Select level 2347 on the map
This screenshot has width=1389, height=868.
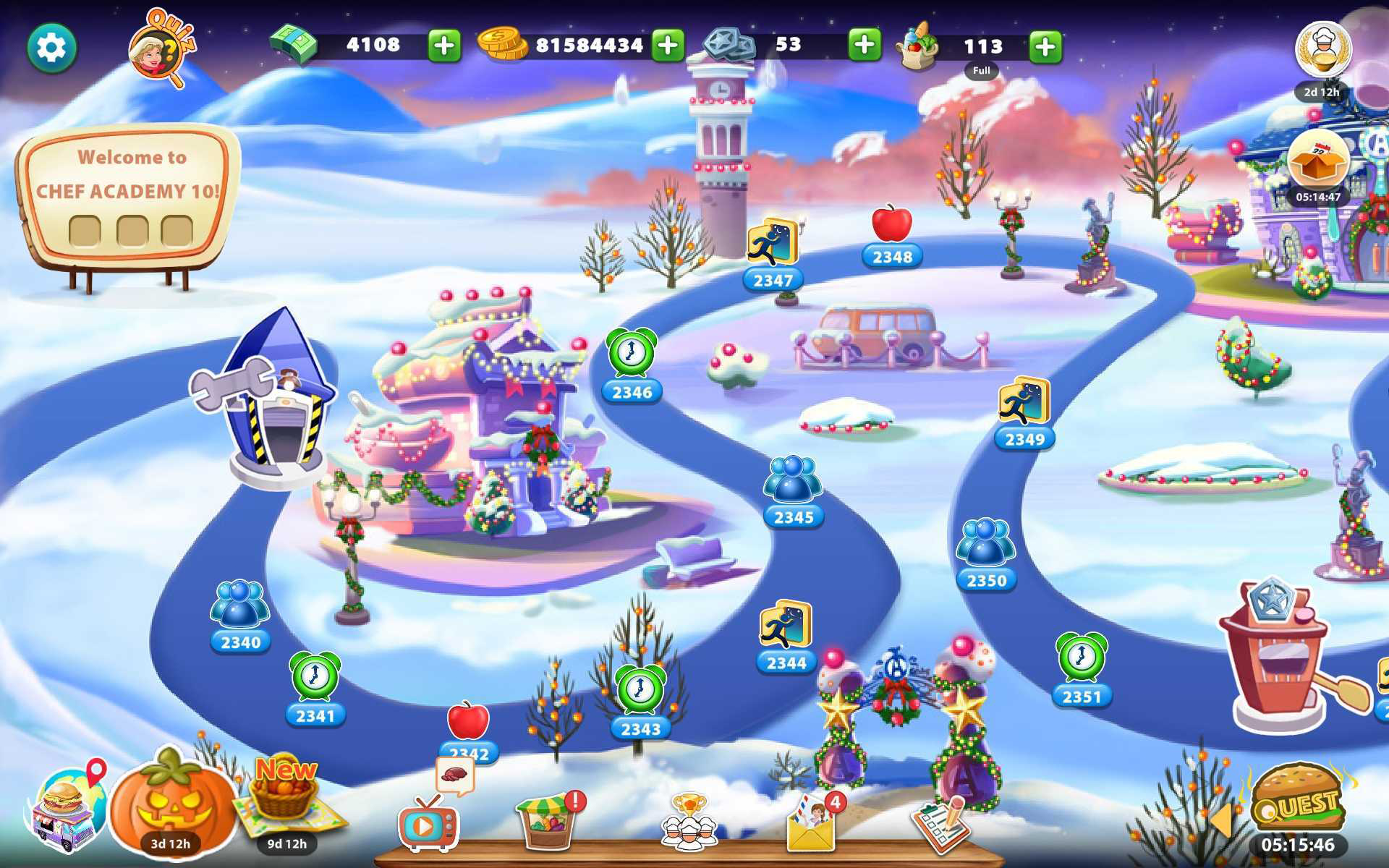click(x=773, y=246)
